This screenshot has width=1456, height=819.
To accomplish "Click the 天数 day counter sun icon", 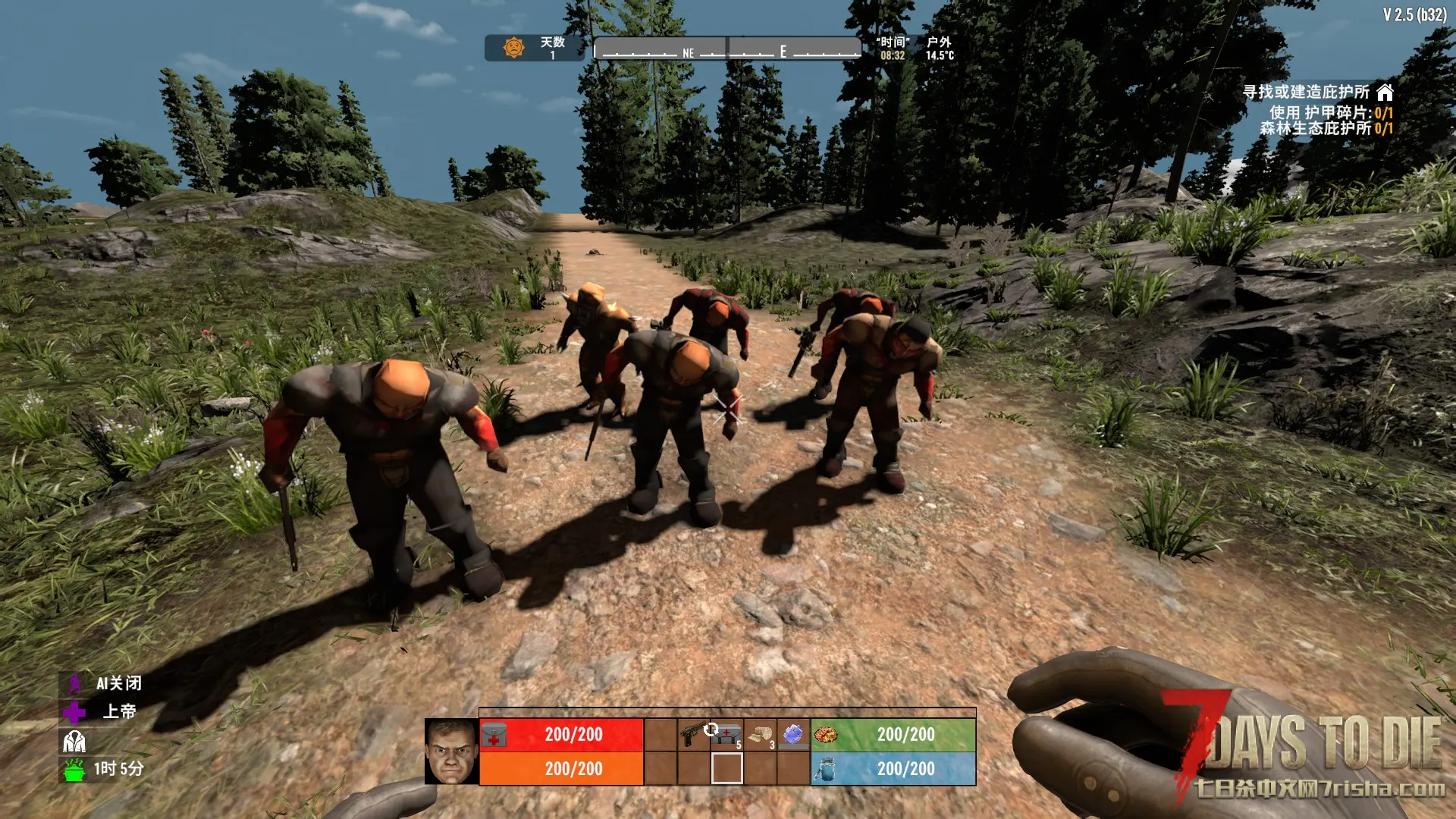I will pyautogui.click(x=514, y=48).
